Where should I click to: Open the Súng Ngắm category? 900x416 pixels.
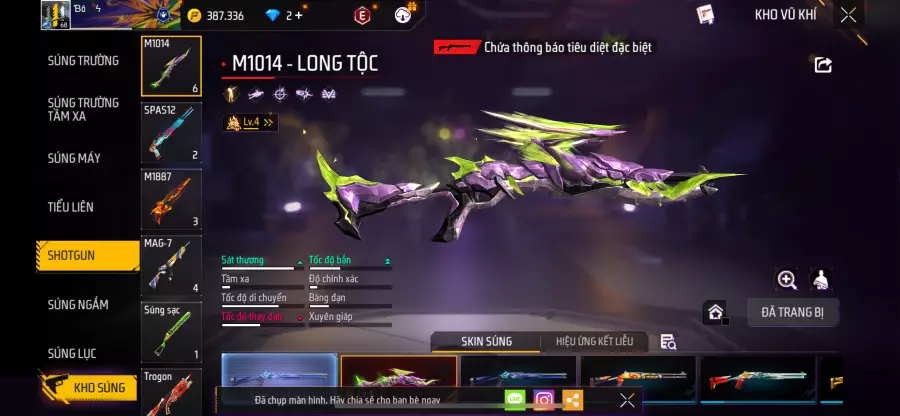tap(78, 305)
